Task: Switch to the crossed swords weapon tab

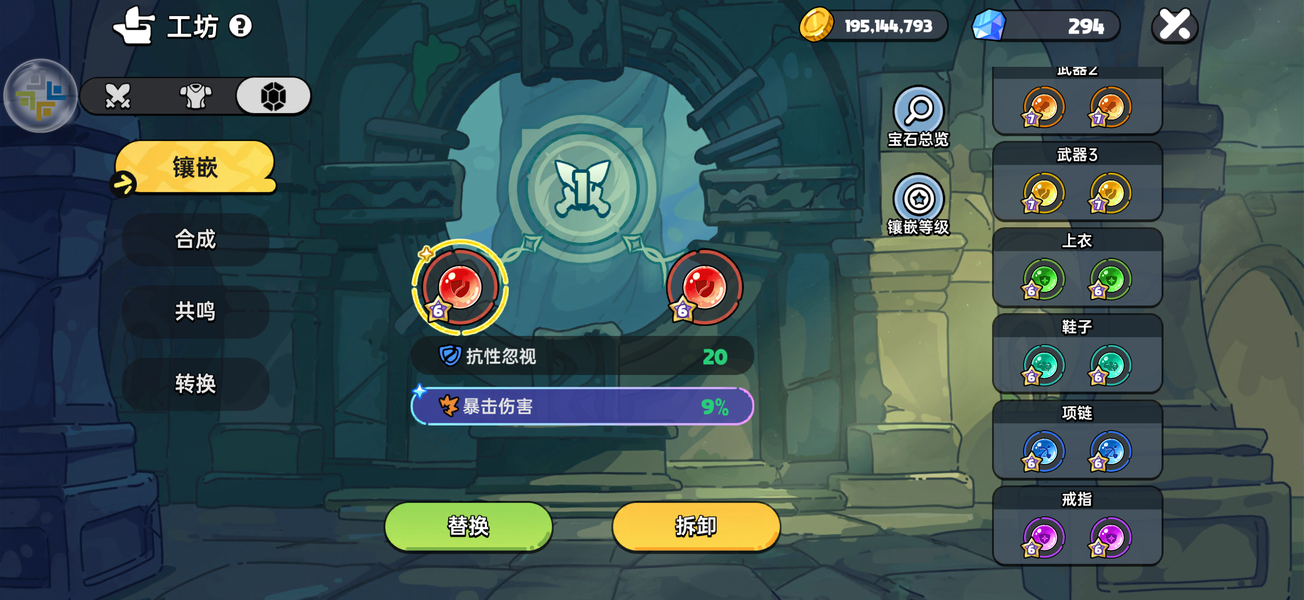Action: tap(118, 96)
